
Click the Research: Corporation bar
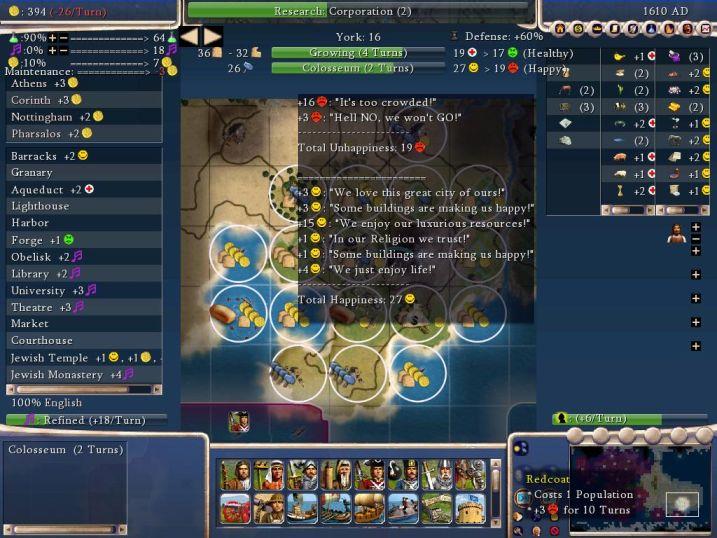coord(357,11)
